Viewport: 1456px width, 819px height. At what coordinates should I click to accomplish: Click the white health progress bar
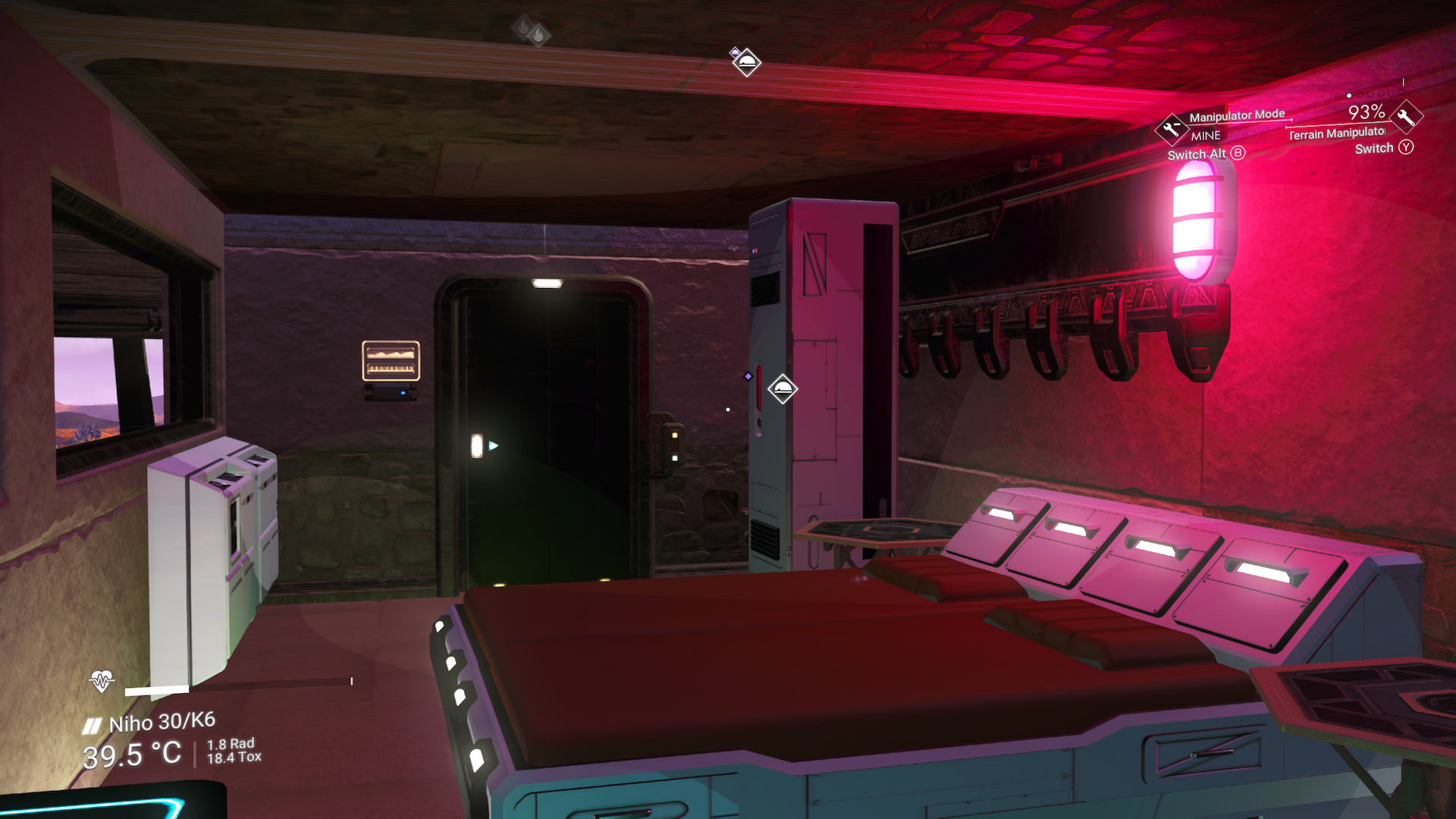point(155,690)
